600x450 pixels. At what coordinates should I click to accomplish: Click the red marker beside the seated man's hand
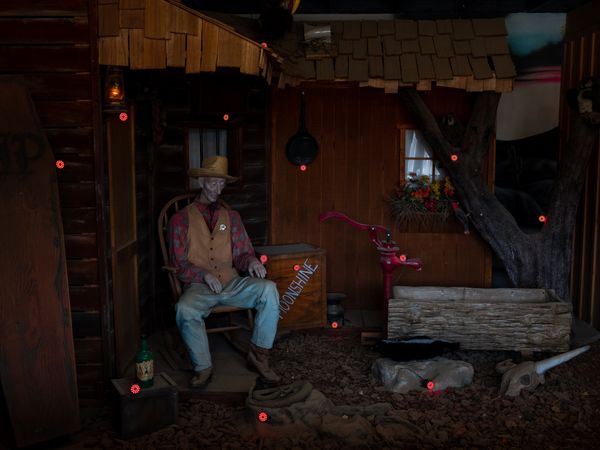click(x=263, y=258)
